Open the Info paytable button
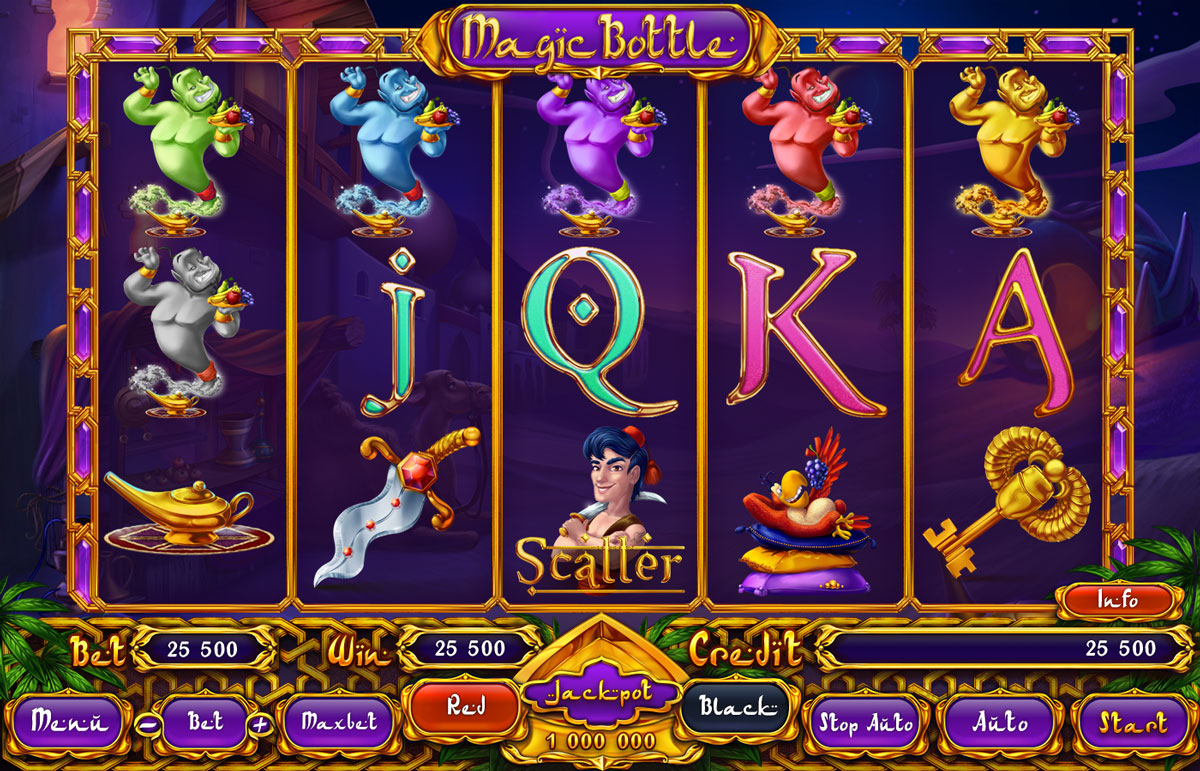 tap(1115, 601)
